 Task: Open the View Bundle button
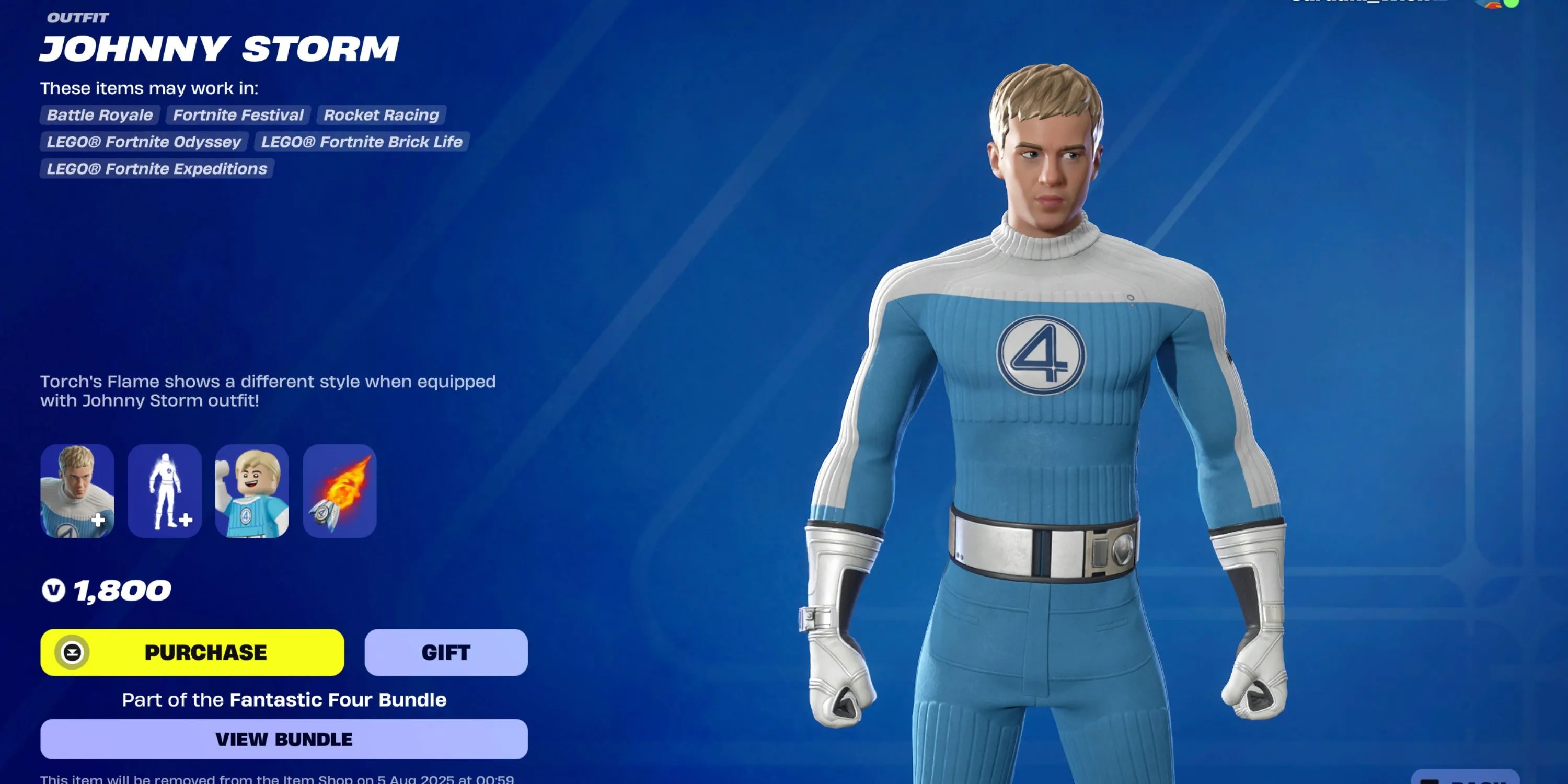(x=284, y=739)
